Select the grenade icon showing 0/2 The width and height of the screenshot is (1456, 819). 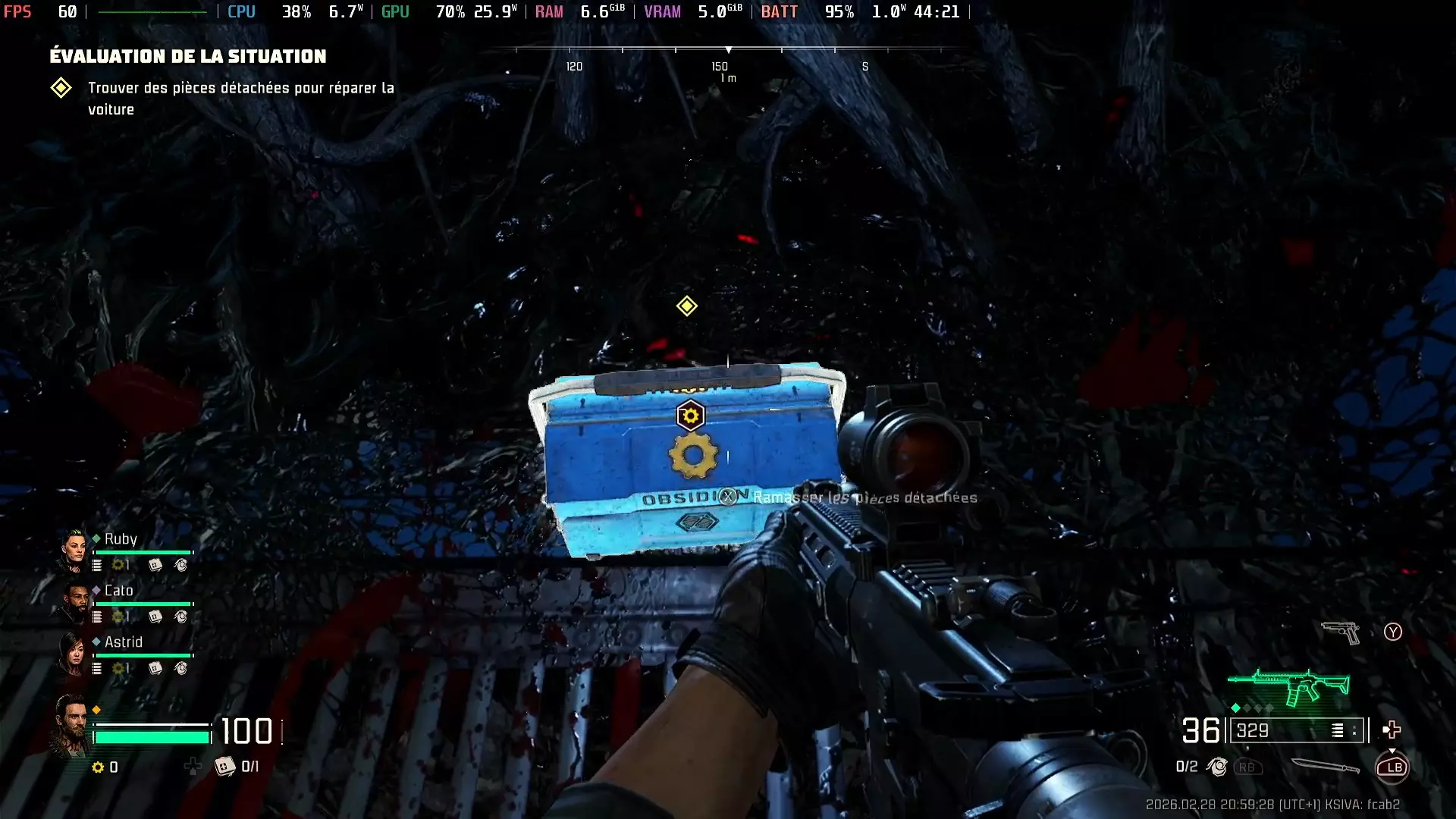pos(1218,767)
